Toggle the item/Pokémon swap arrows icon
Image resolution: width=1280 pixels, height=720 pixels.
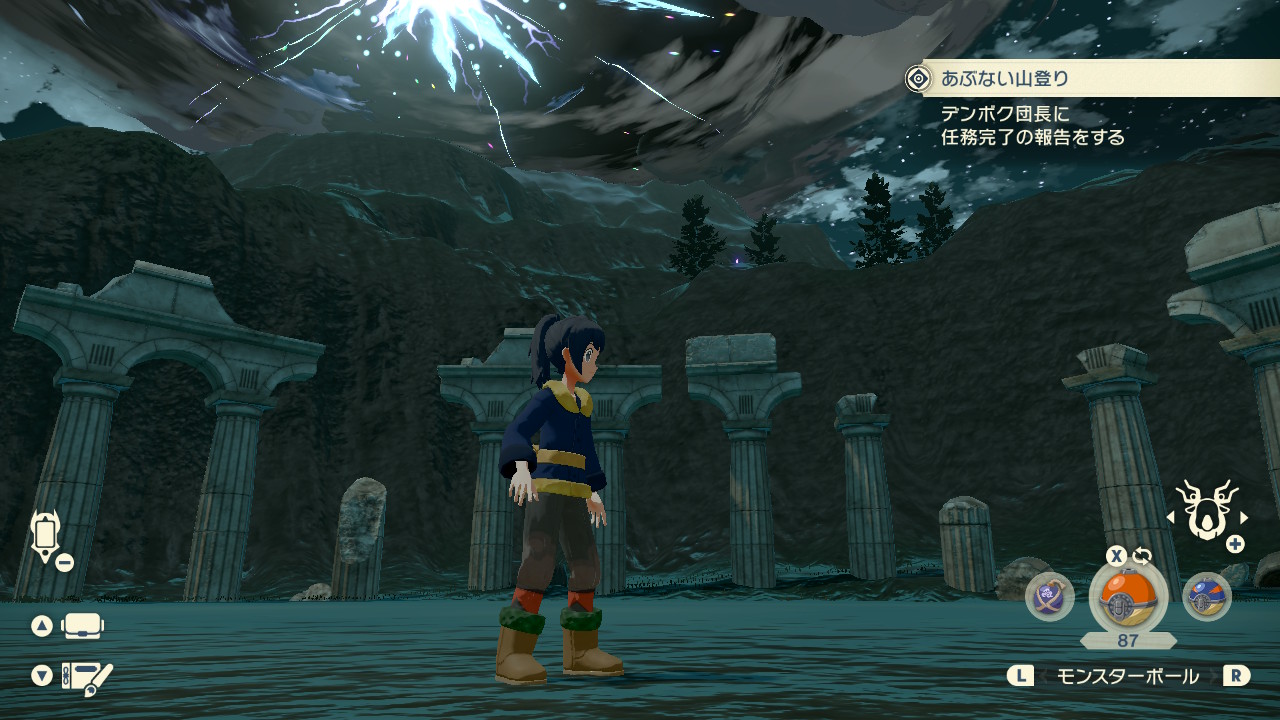pos(1142,556)
